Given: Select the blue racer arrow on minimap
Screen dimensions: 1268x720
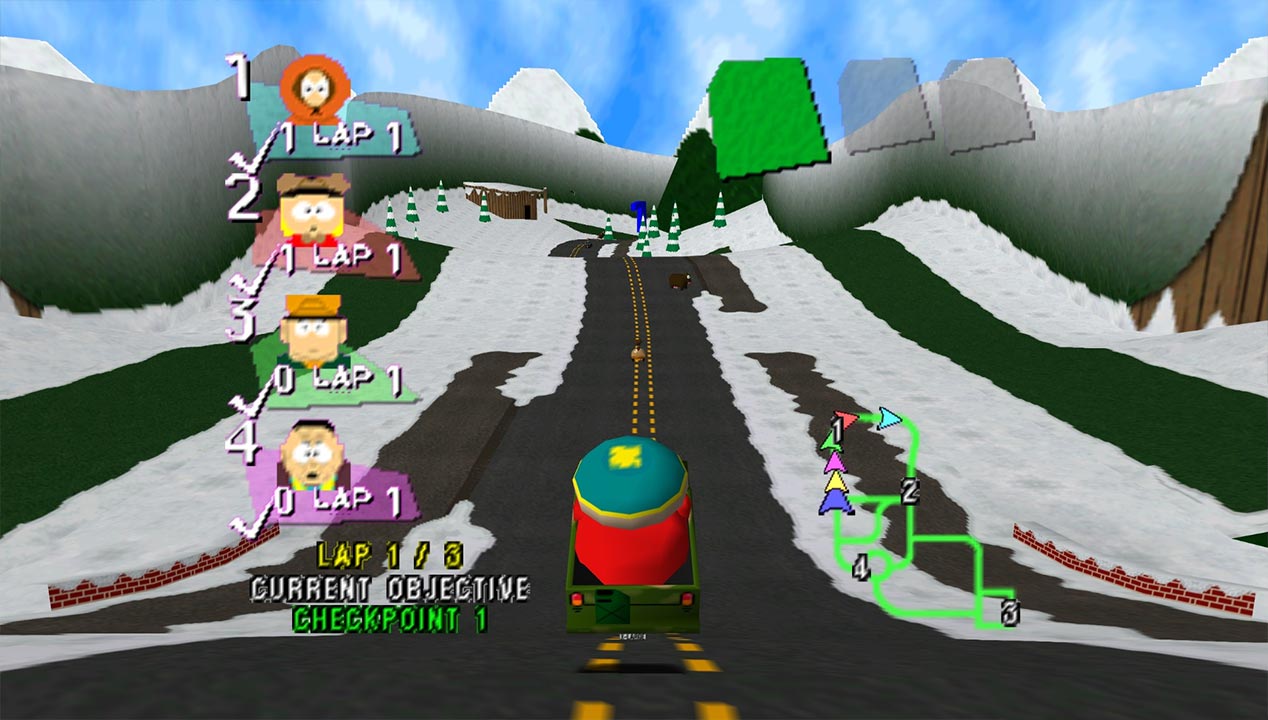Looking at the screenshot, I should tap(836, 503).
